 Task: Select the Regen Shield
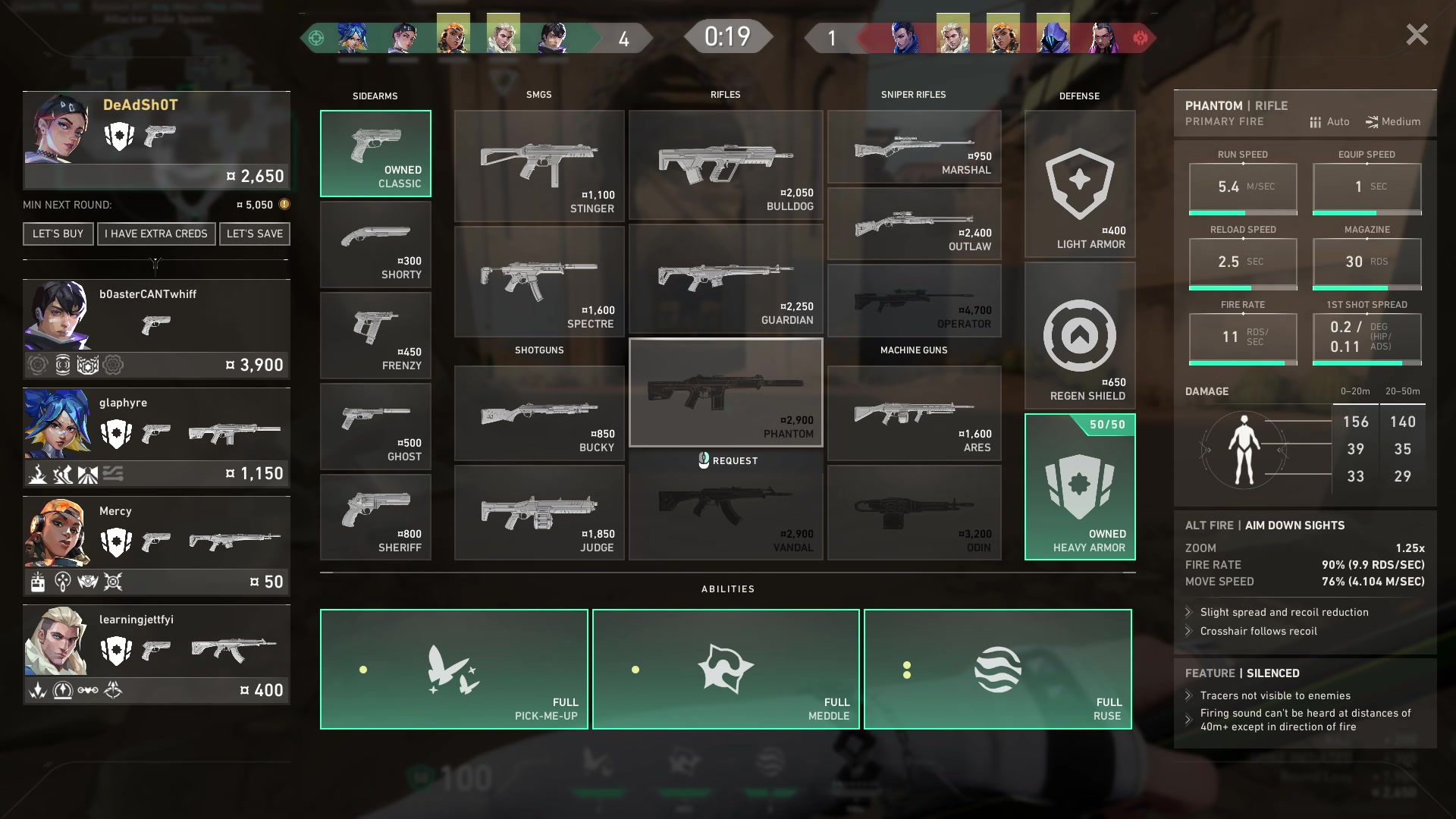pos(1079,336)
